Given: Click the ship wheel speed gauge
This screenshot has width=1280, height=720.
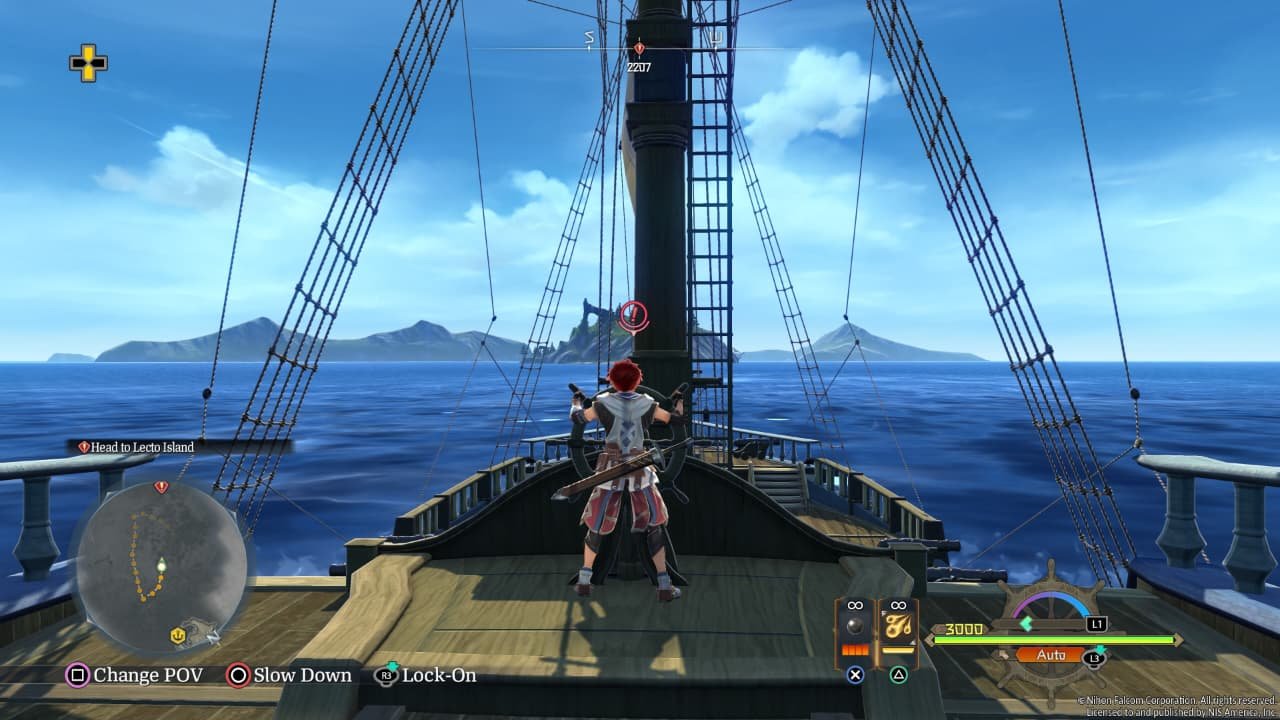Looking at the screenshot, I should point(1051,606).
